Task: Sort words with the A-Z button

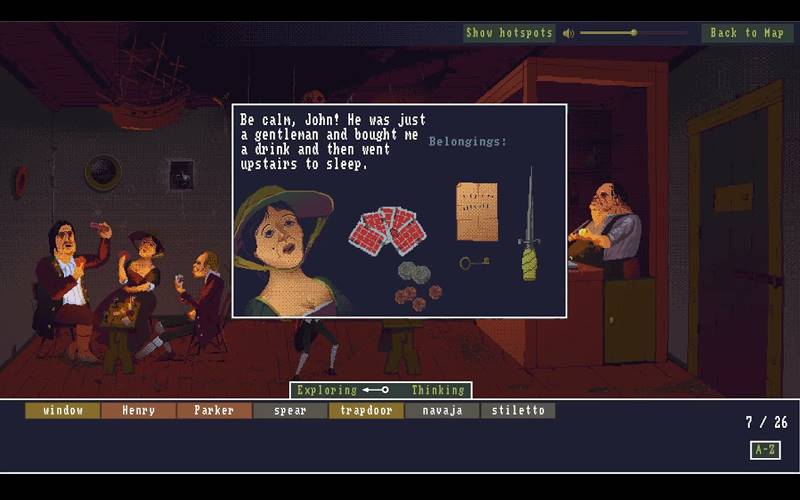Action: pyautogui.click(x=765, y=449)
